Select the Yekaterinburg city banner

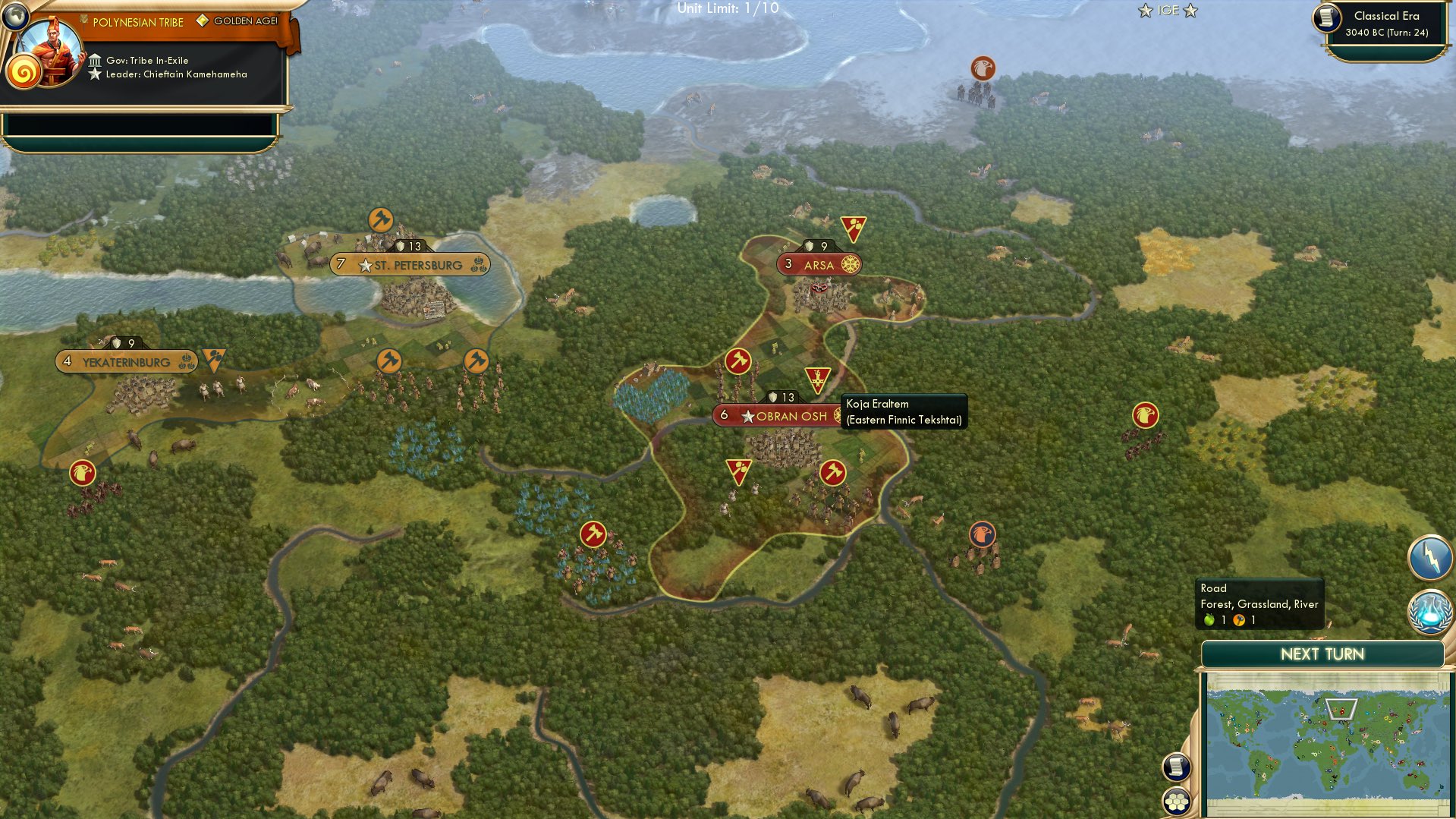tap(124, 361)
